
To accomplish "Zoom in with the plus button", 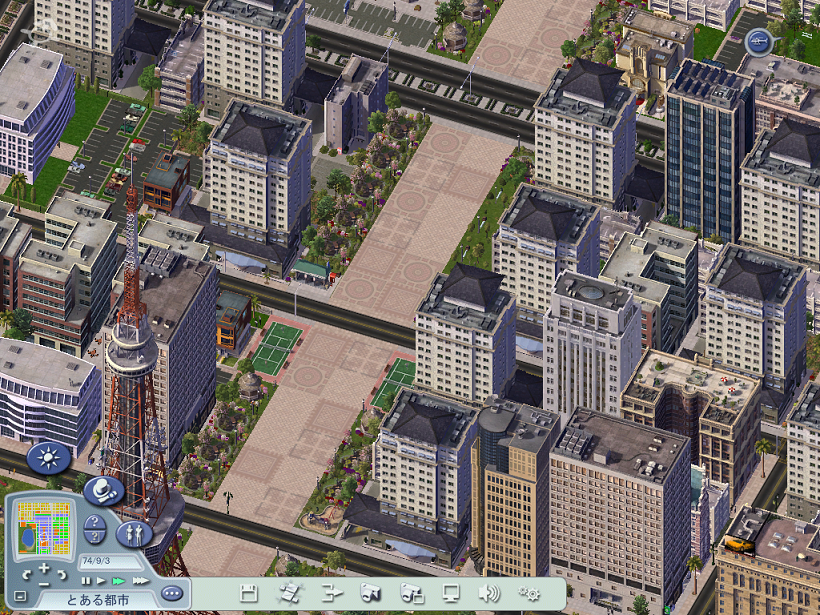I will click(x=44, y=569).
